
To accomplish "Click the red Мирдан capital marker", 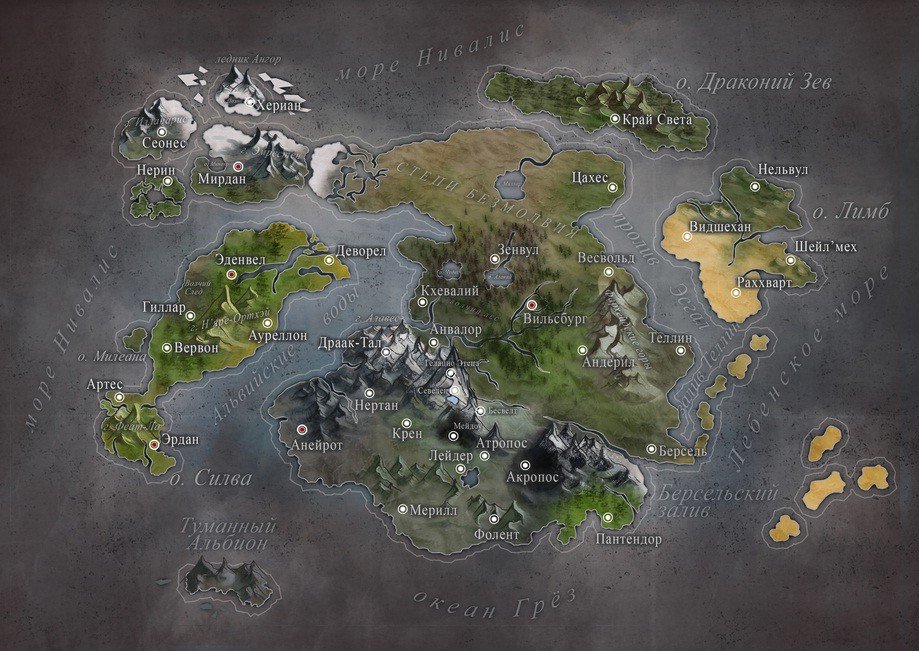I will point(238,165).
